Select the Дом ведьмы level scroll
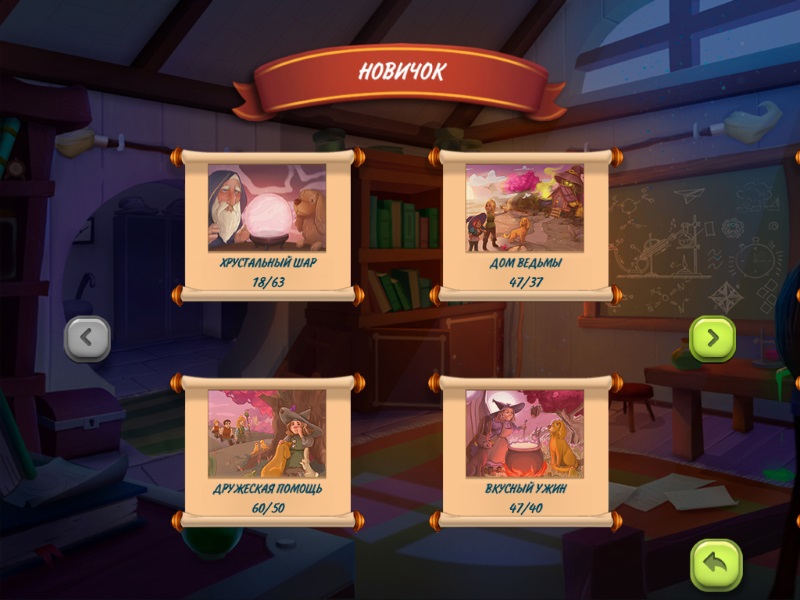800x600 pixels. 525,225
